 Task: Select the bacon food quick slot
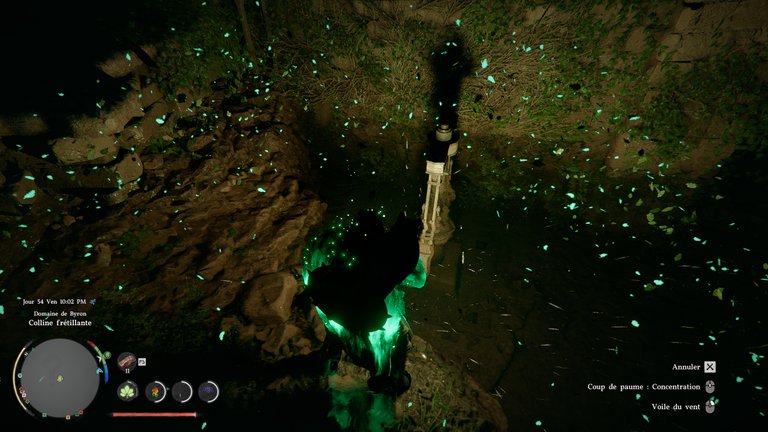coord(127,361)
